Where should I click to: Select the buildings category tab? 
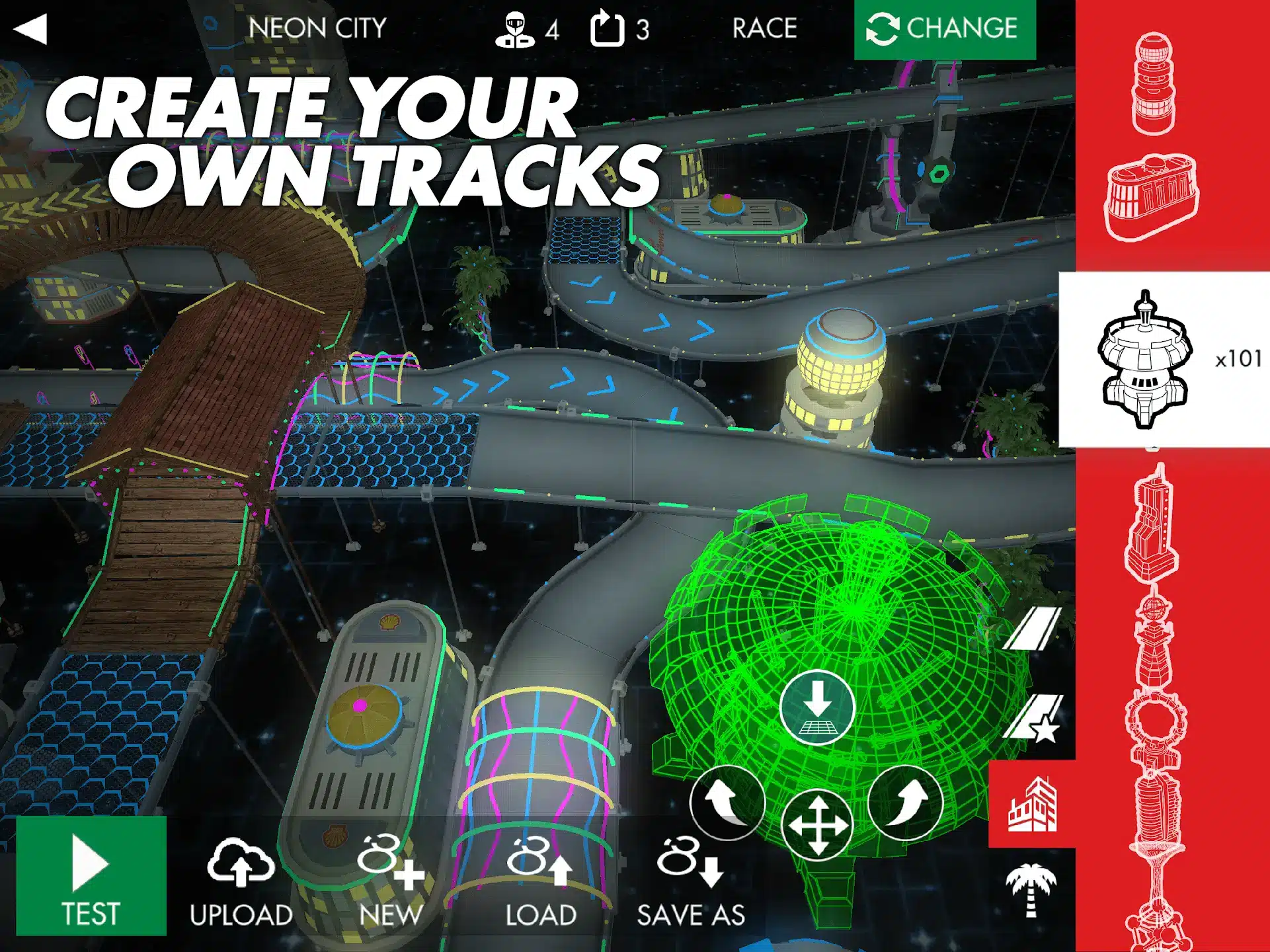pyautogui.click(x=1032, y=804)
